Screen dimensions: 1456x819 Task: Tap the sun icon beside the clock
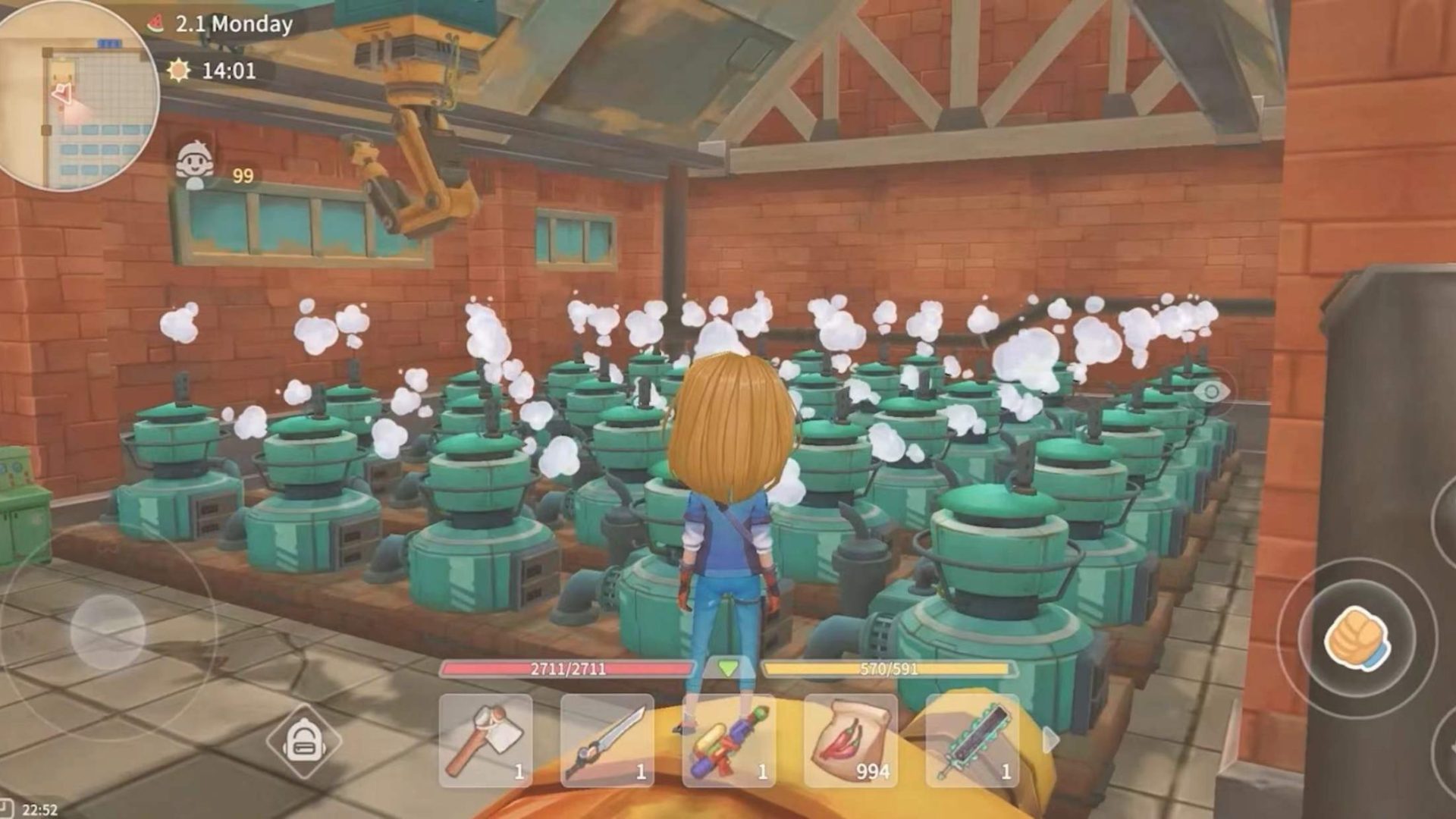coord(179,71)
